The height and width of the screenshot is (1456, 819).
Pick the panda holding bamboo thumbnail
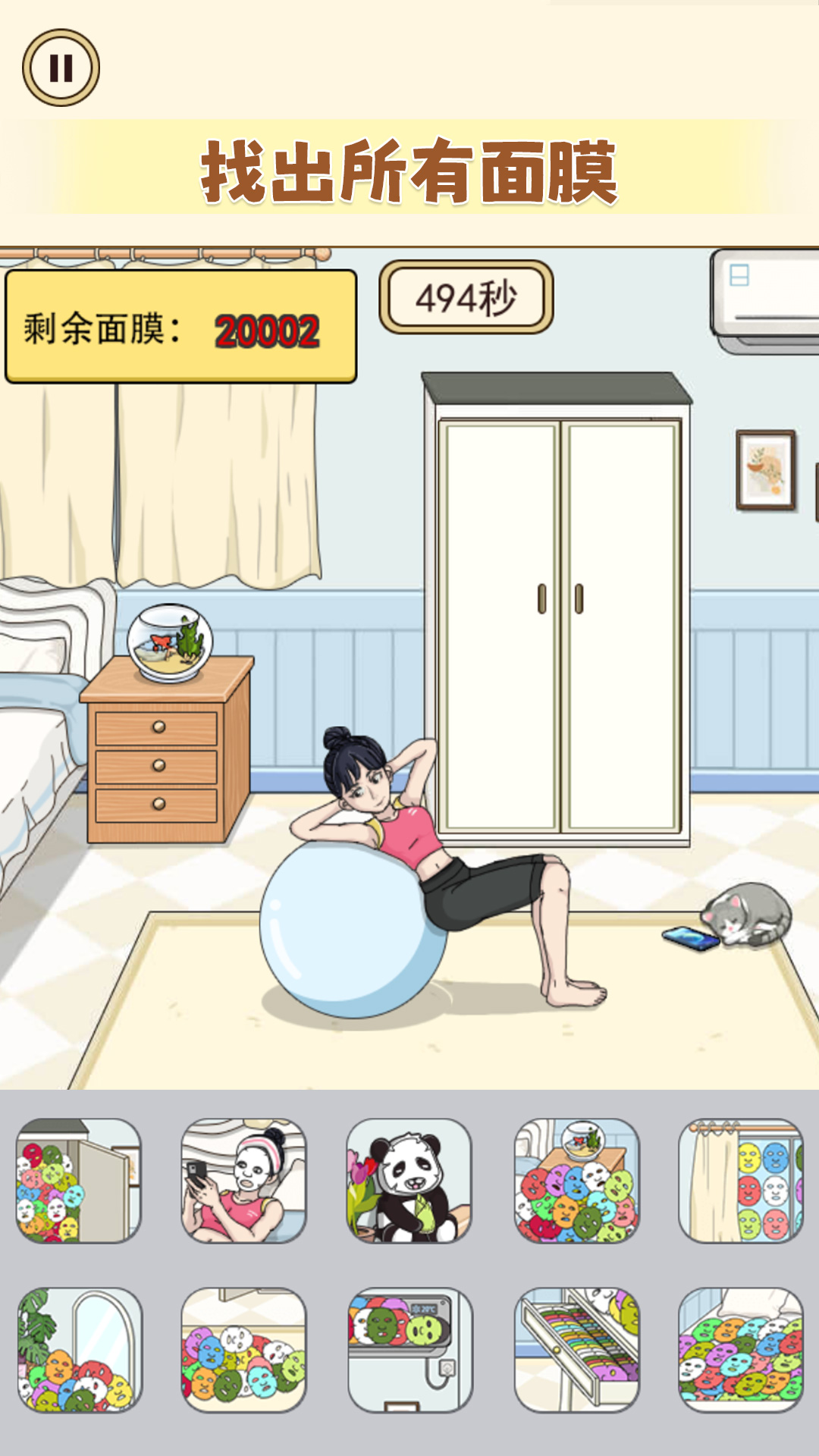(409, 1180)
